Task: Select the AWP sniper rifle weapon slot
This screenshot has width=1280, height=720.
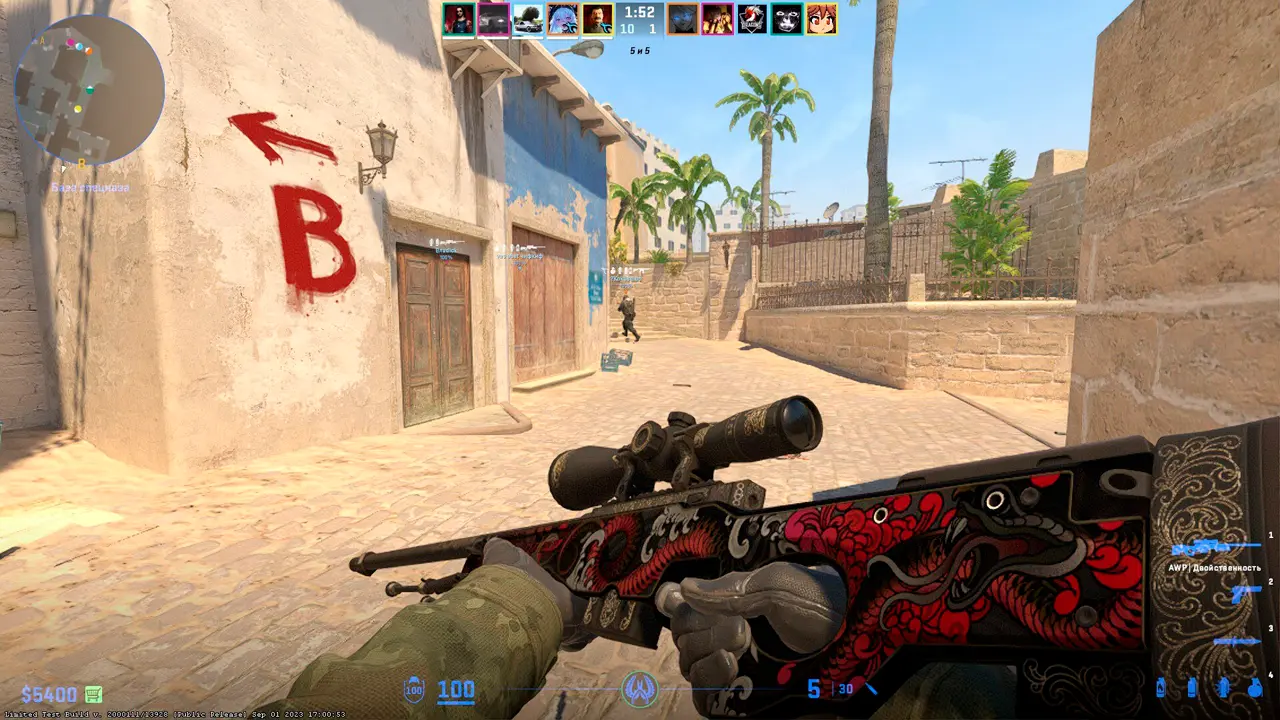Action: pos(1215,547)
